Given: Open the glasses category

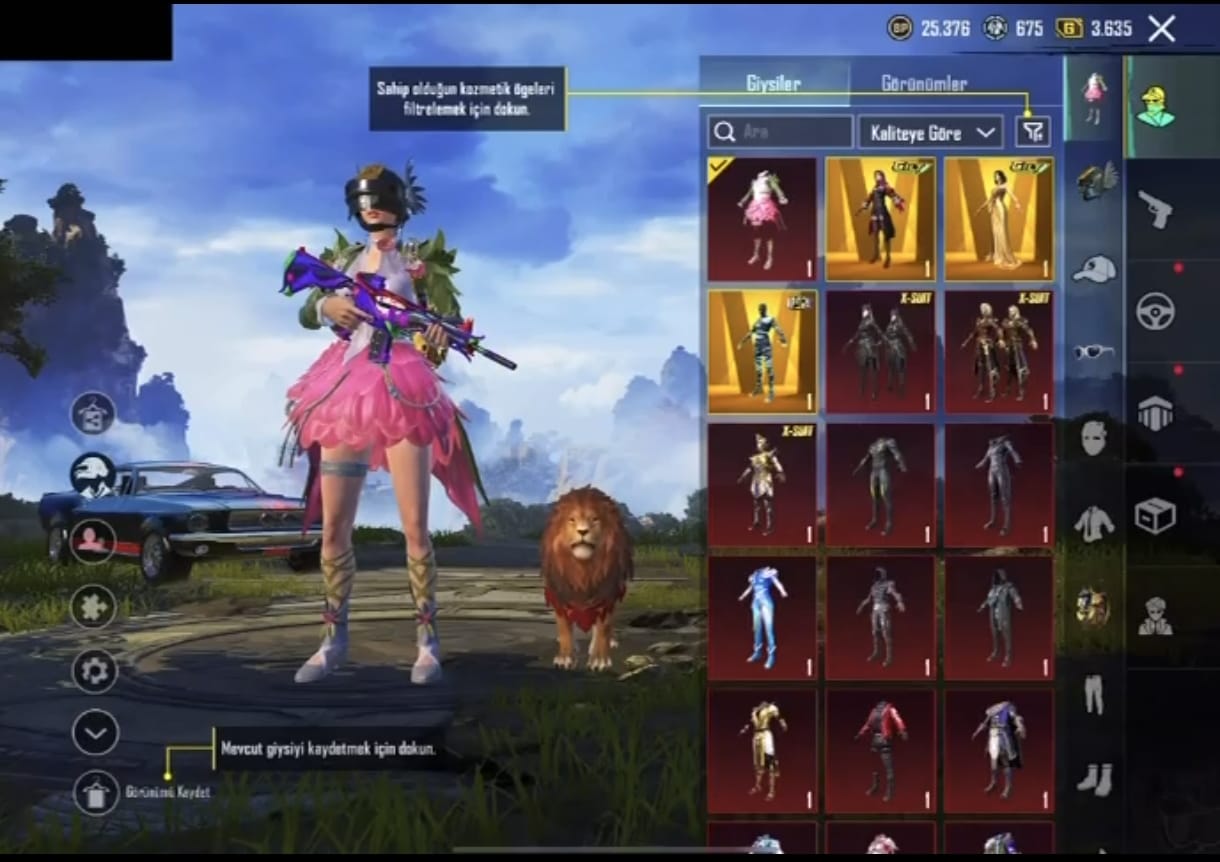Looking at the screenshot, I should pos(1094,352).
